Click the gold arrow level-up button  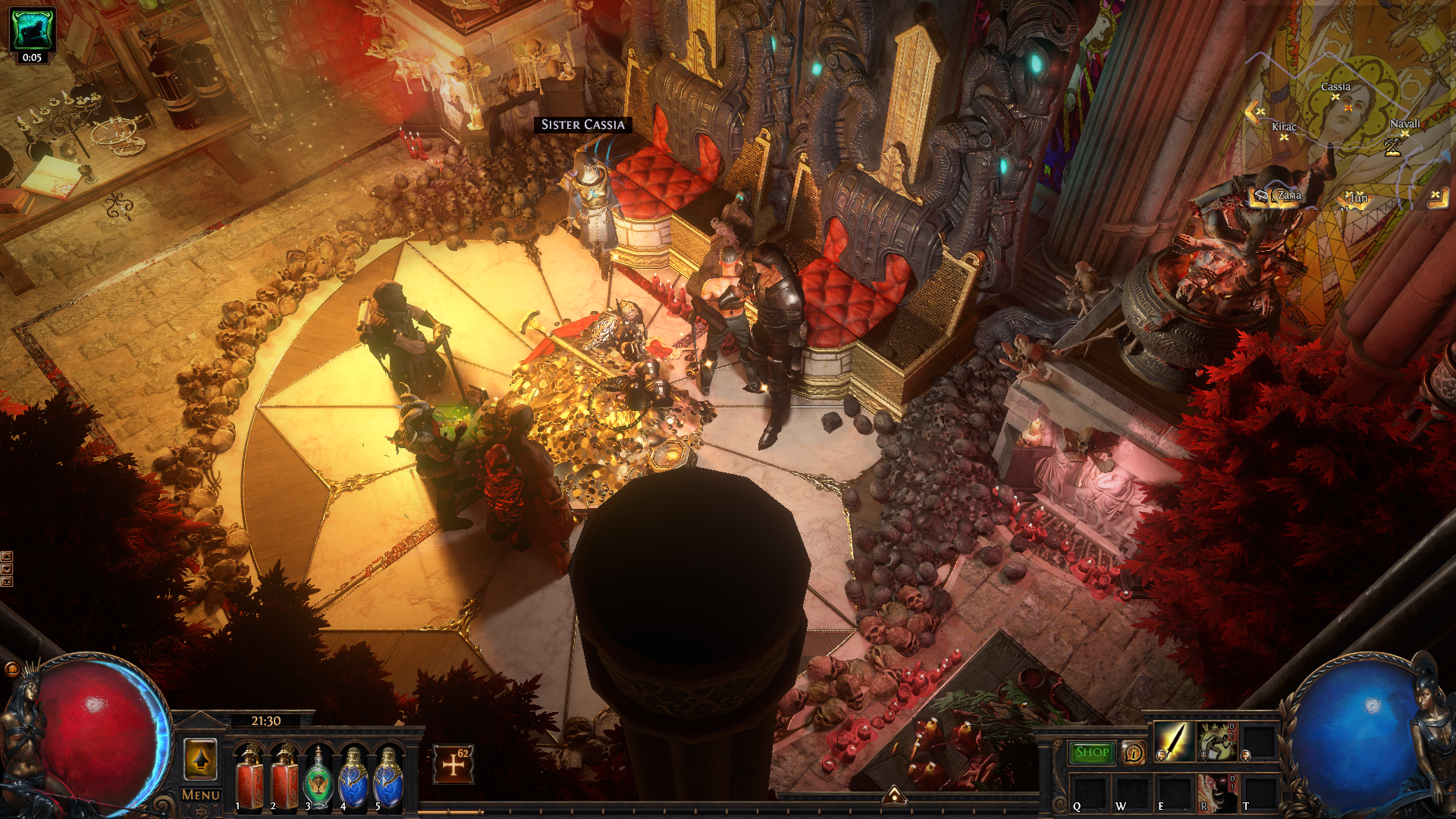click(x=201, y=759)
